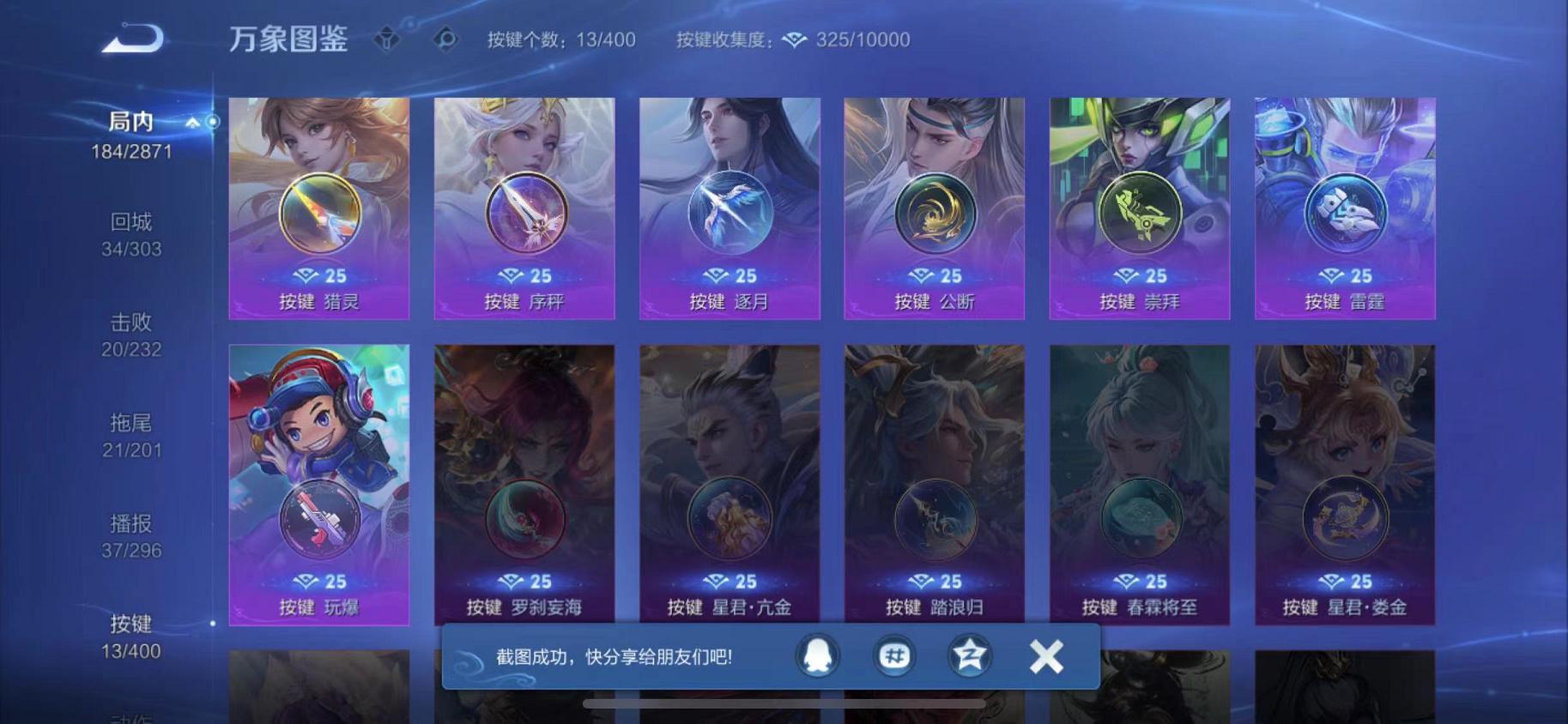
Task: Open the filter funnel icon beside 万象图鉴
Action: point(387,38)
